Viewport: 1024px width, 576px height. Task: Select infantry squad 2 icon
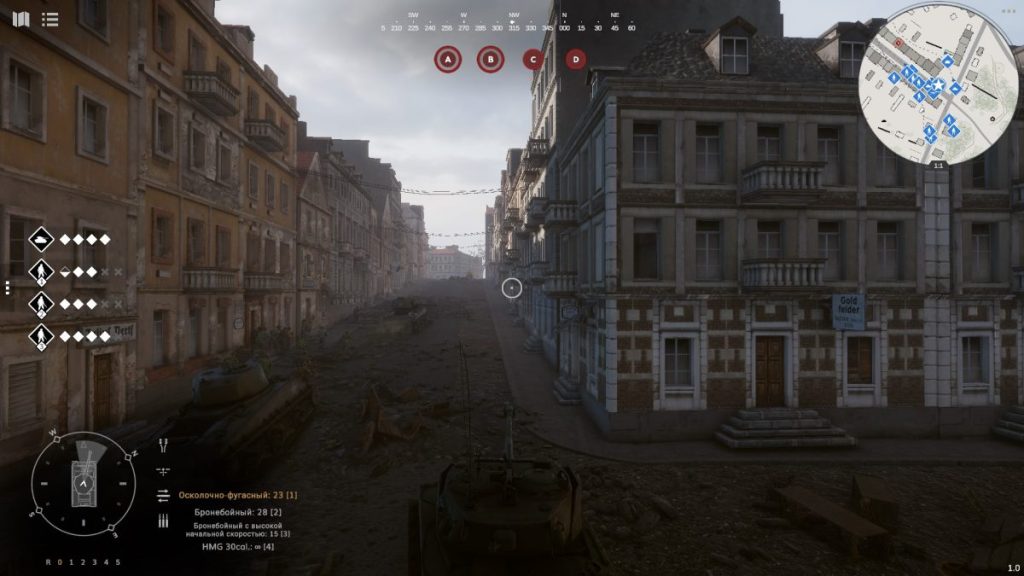pyautogui.click(x=41, y=303)
